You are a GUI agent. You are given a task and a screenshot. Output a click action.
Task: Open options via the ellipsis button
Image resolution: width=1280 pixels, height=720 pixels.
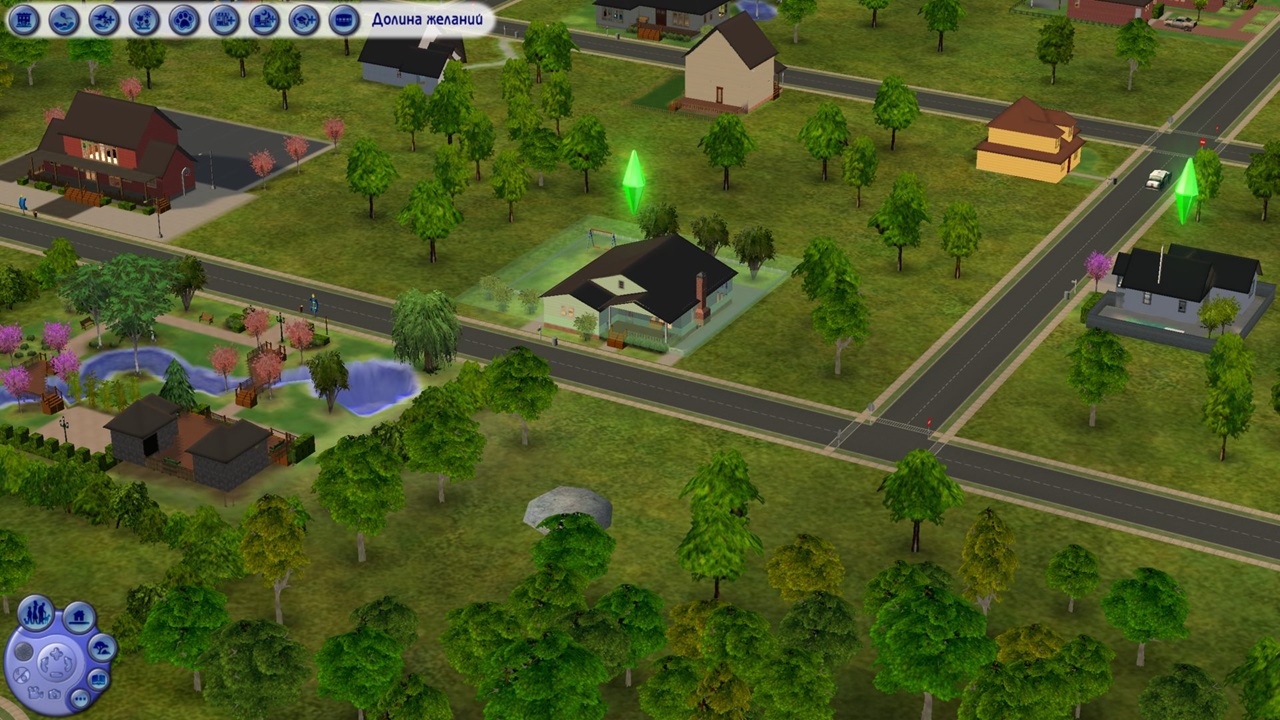point(82,698)
